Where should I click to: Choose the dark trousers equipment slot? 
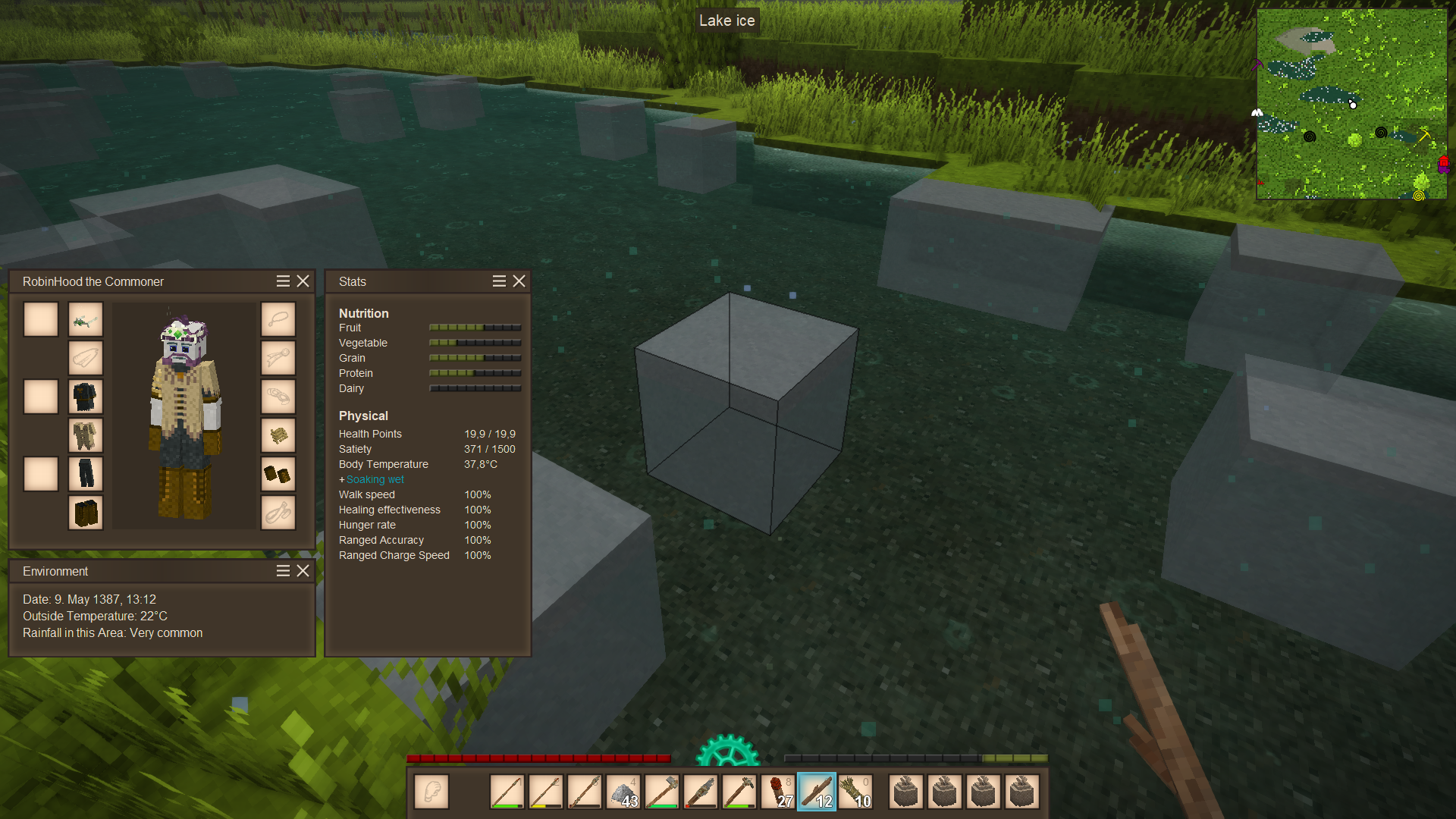(86, 474)
